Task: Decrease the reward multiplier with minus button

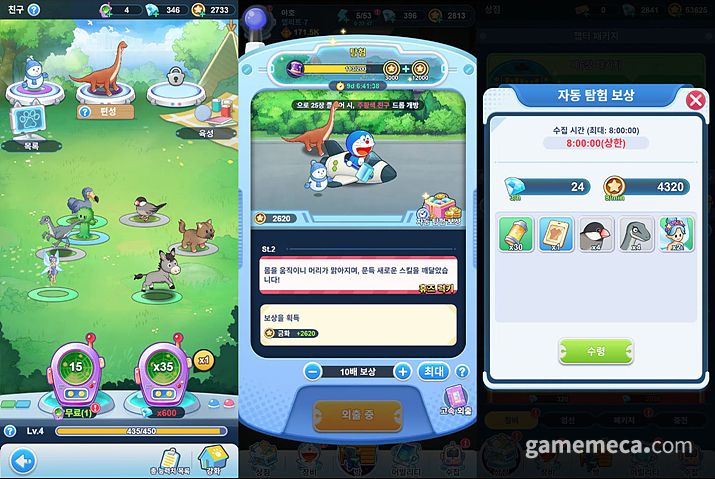Action: tap(313, 371)
